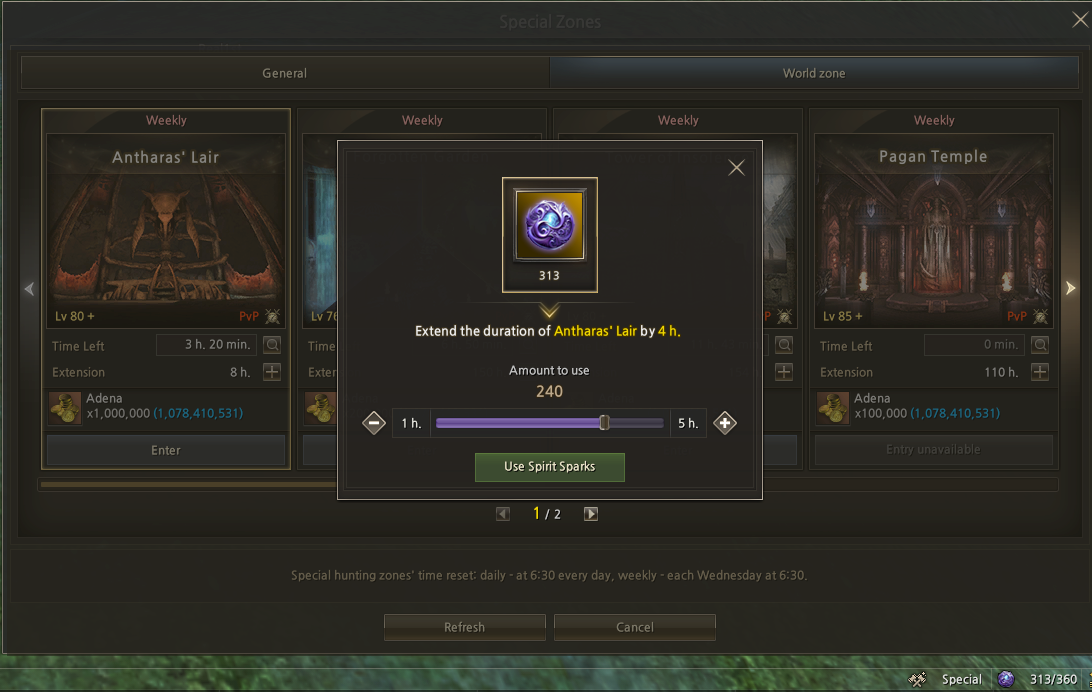
Task: Add extension time for Antharas' Lair
Action: pyautogui.click(x=272, y=372)
